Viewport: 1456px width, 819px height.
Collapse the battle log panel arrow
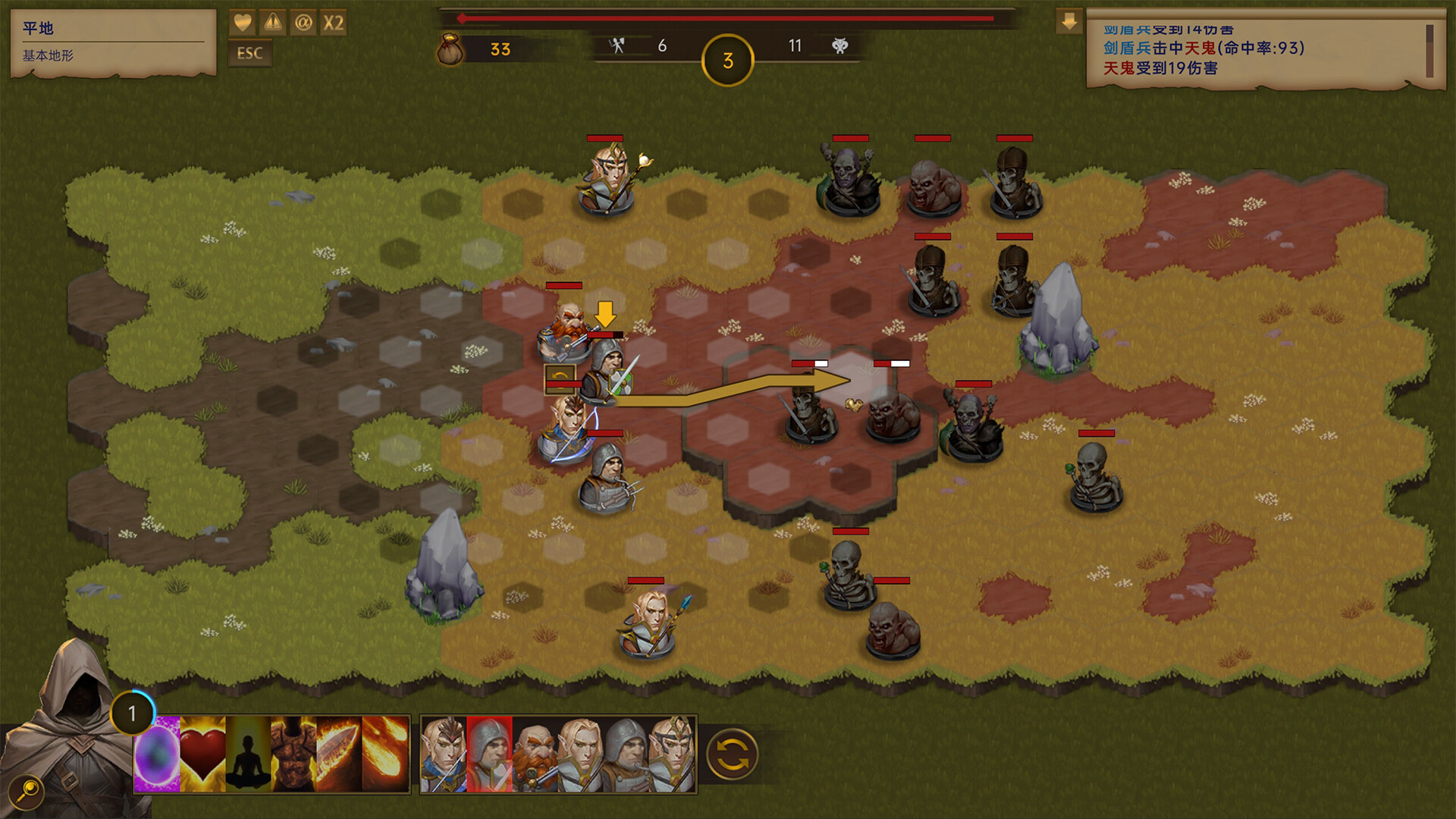(x=1070, y=21)
